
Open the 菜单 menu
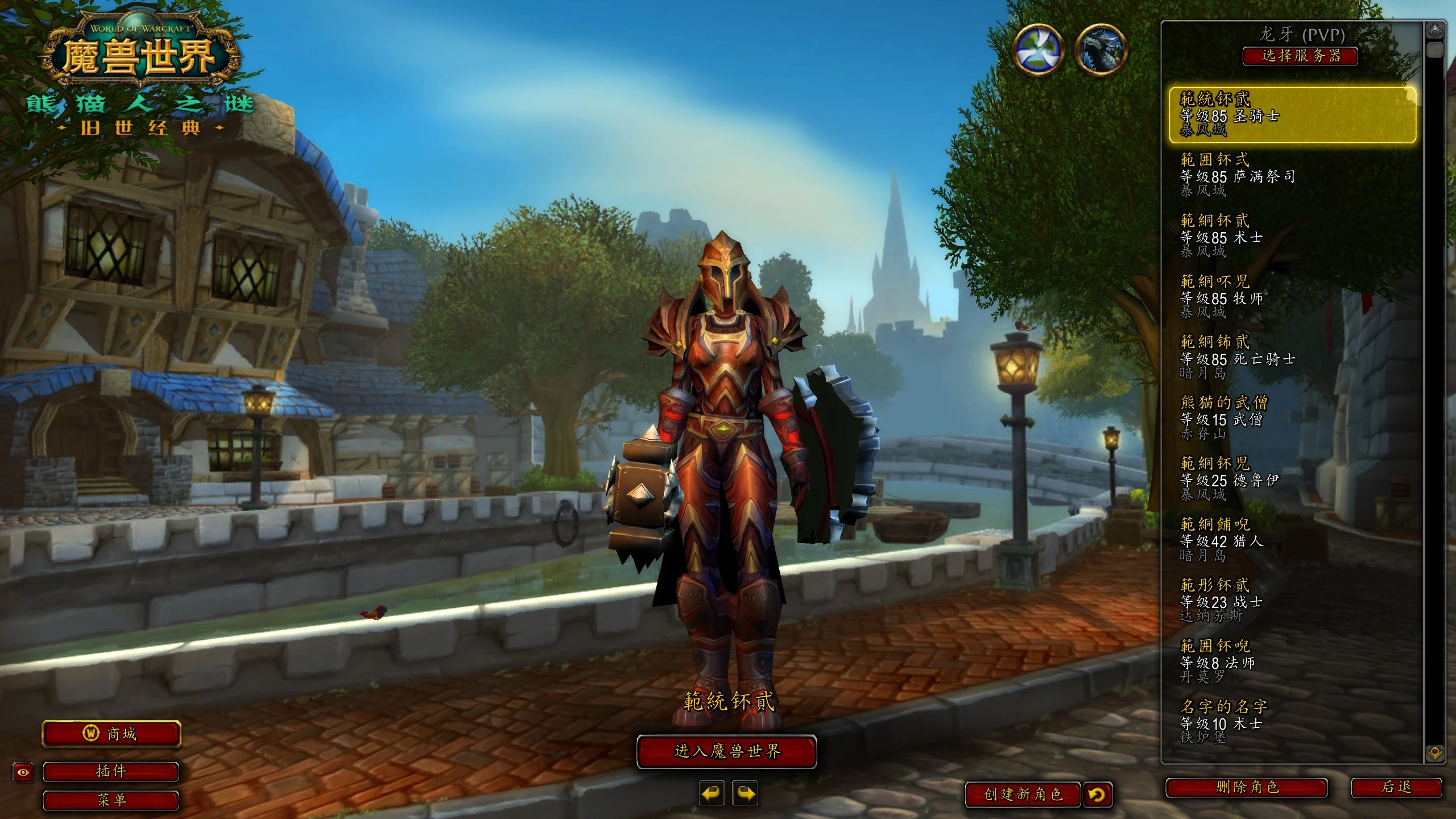tap(111, 800)
